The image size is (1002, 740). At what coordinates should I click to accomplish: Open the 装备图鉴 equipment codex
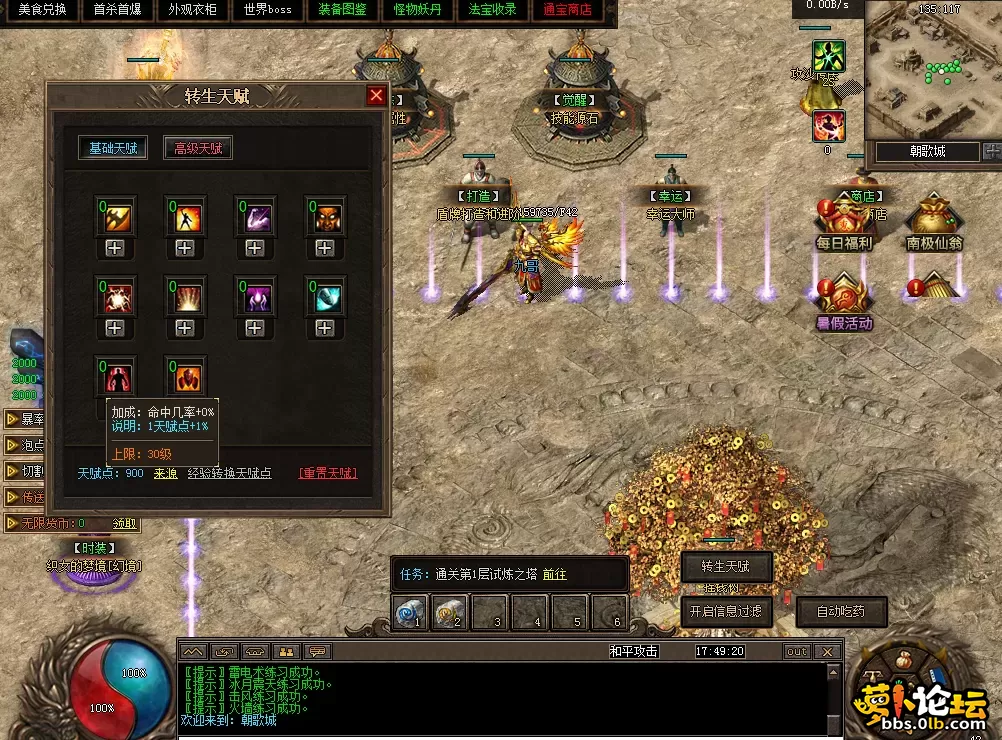[343, 10]
